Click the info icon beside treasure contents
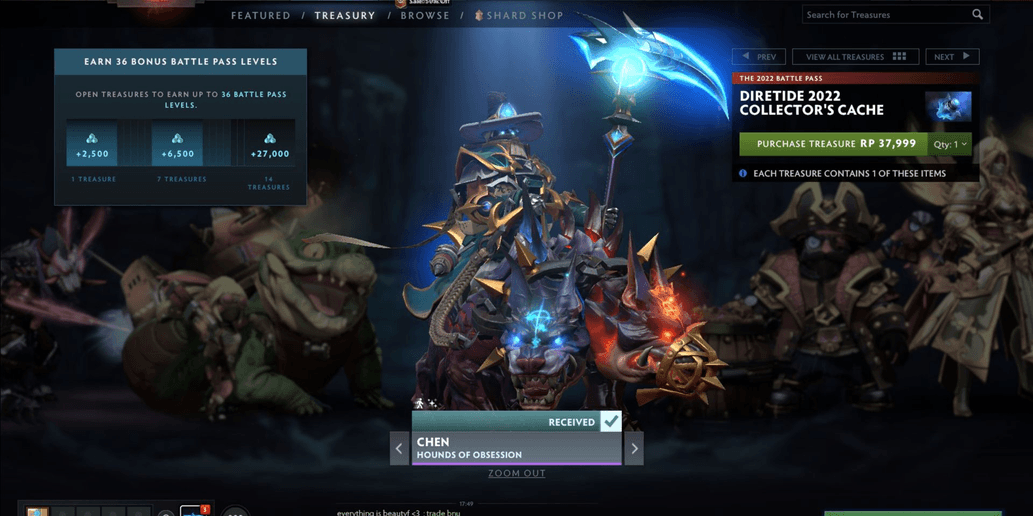Screen dimensions: 1033x516 click(x=743, y=173)
